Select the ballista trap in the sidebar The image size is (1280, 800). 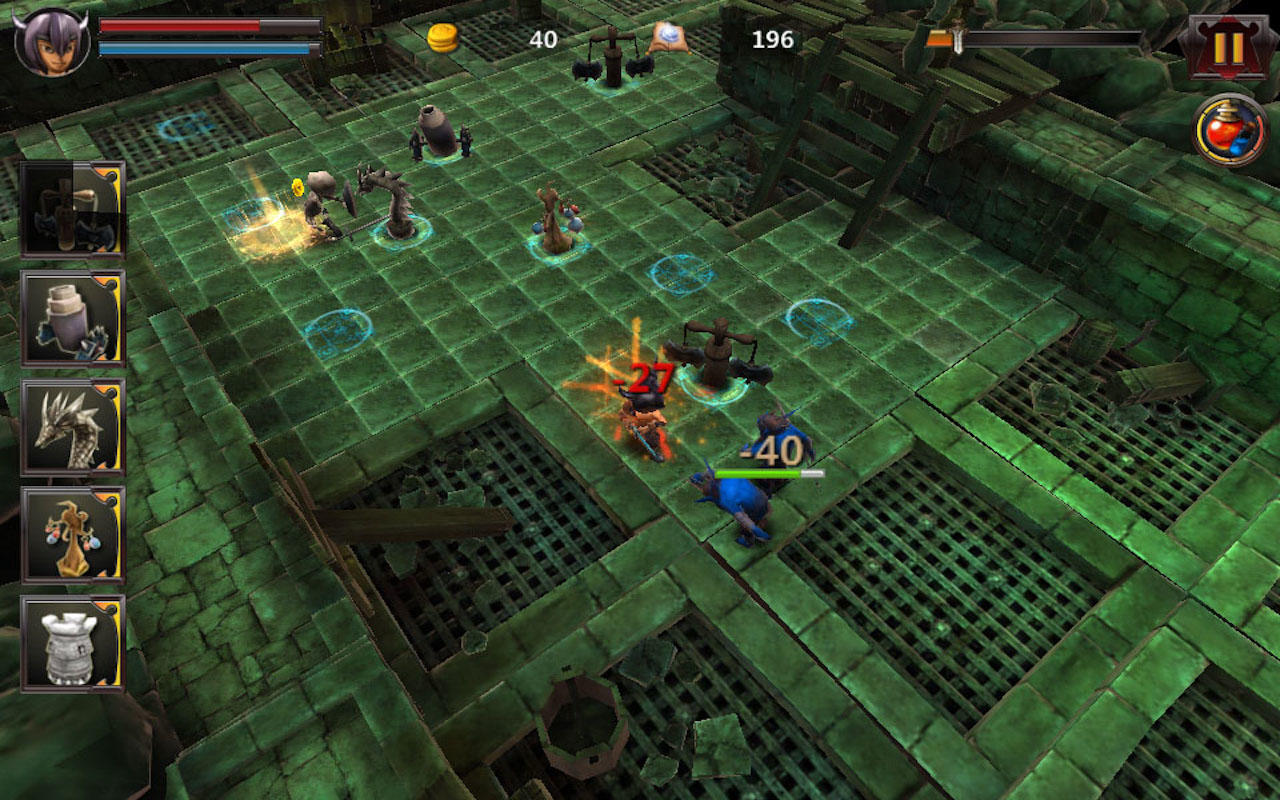72,210
